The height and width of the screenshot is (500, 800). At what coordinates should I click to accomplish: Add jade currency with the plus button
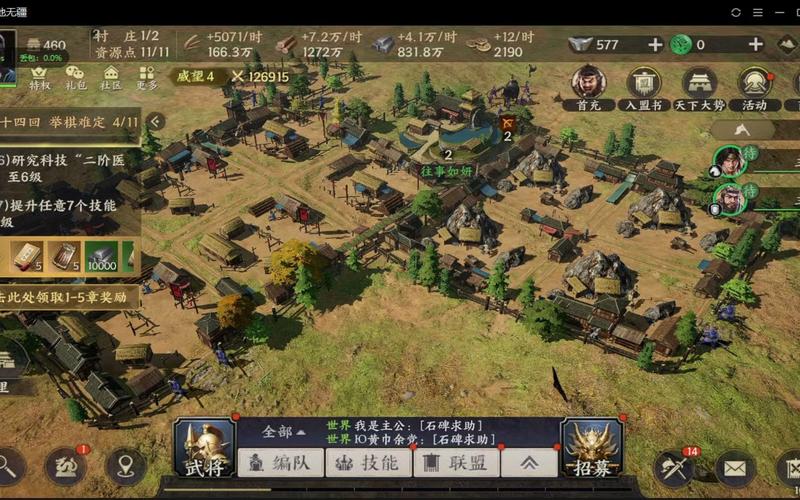click(x=756, y=45)
